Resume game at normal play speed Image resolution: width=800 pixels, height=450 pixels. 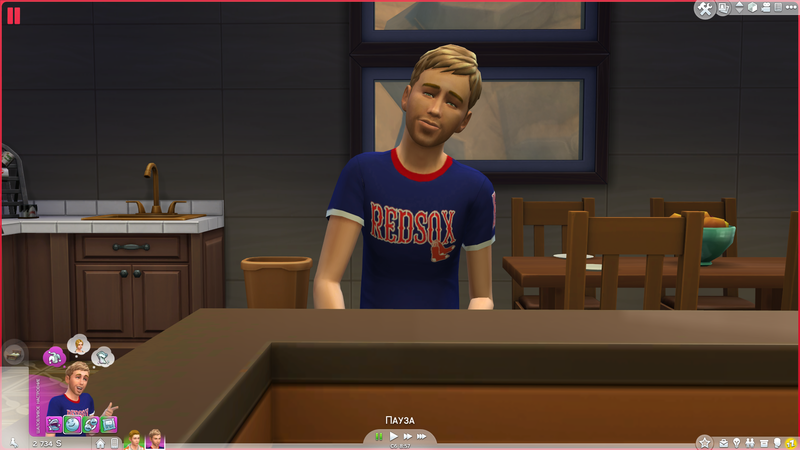tap(394, 436)
